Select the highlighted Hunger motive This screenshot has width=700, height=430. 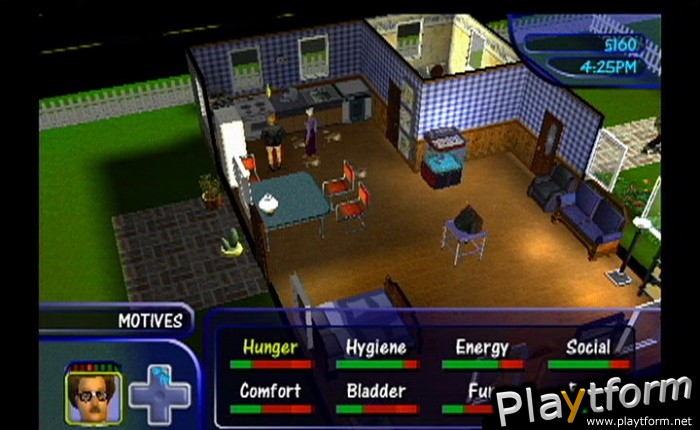(x=270, y=349)
